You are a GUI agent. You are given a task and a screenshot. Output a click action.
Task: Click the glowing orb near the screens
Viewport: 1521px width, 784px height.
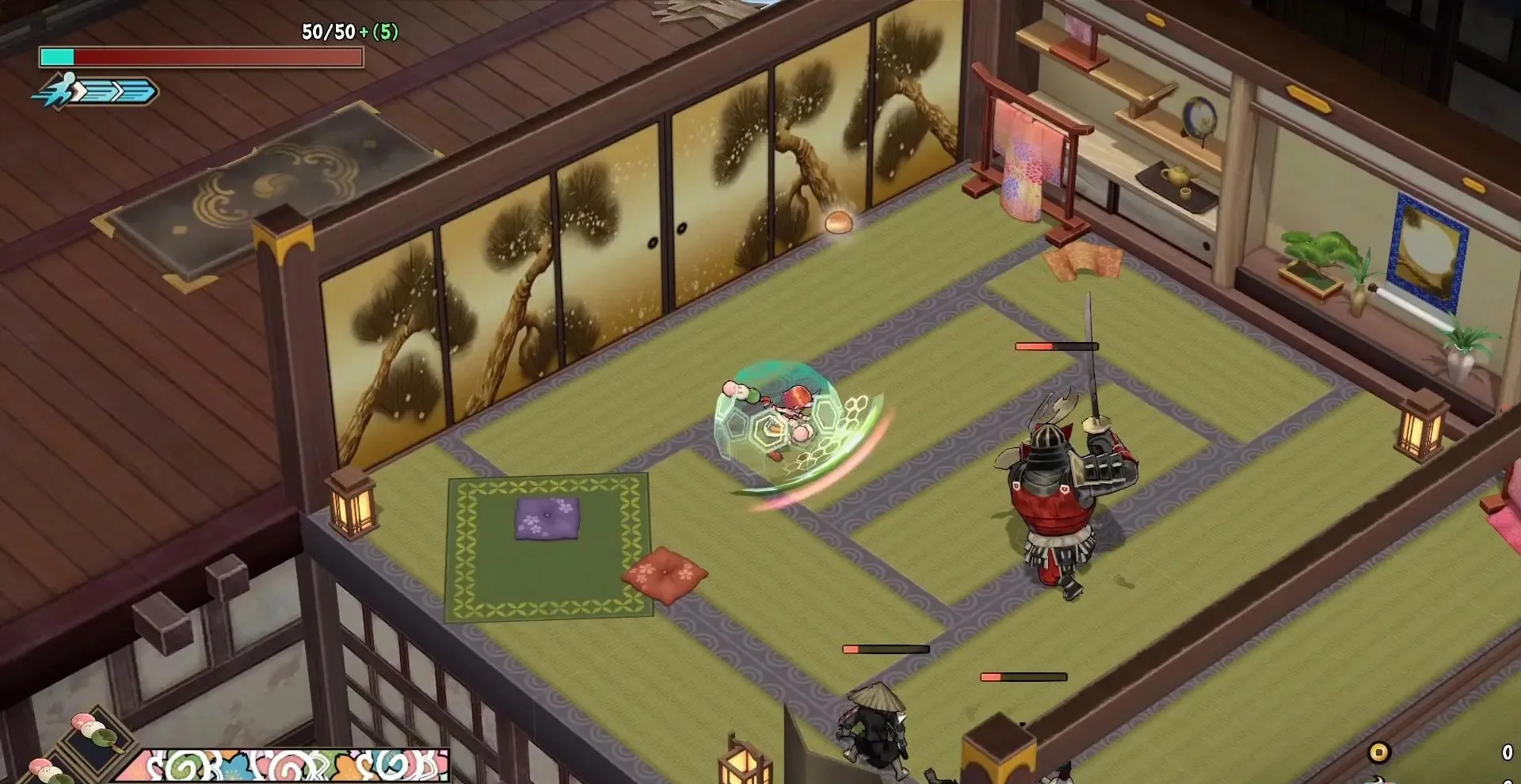point(838,224)
